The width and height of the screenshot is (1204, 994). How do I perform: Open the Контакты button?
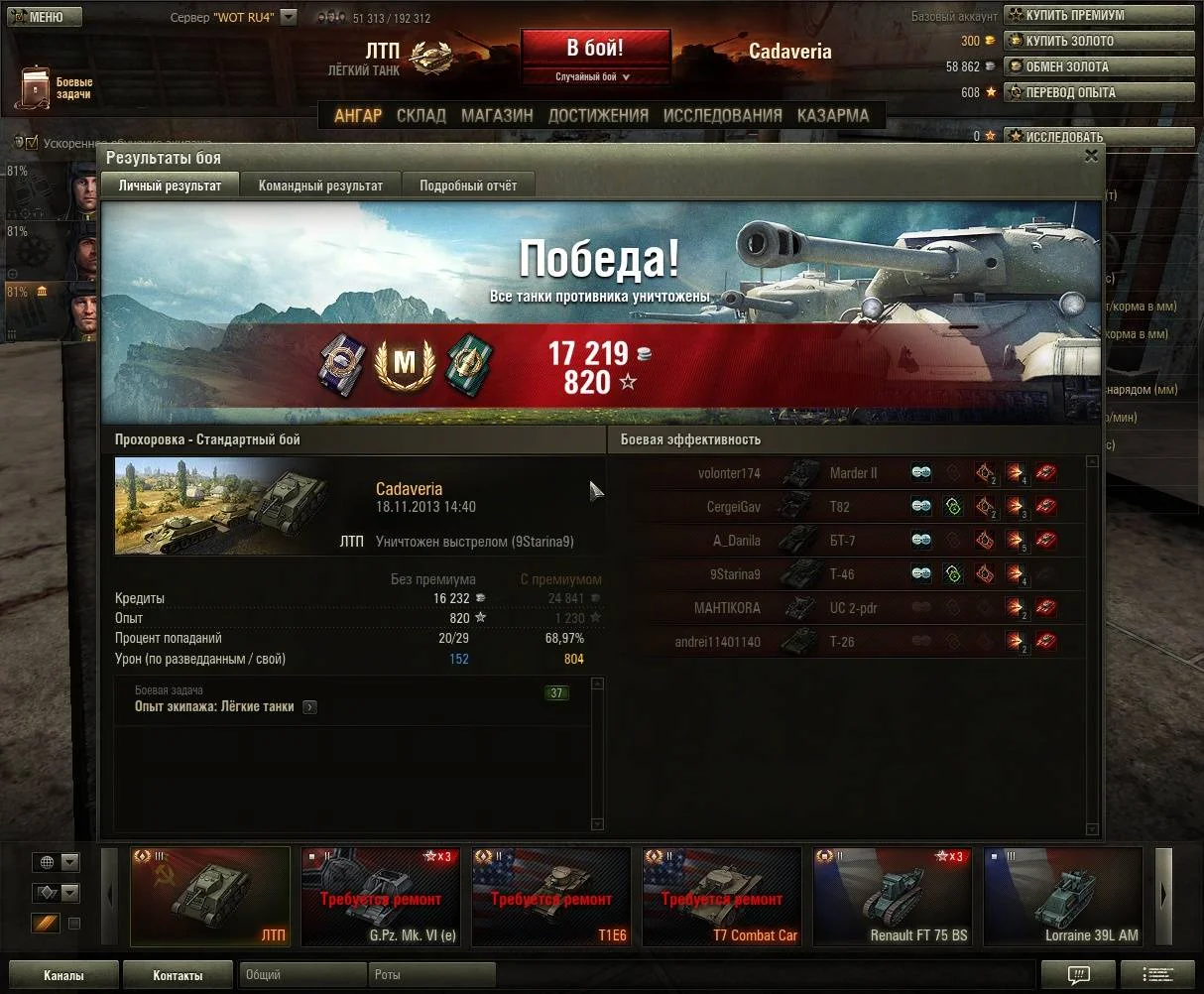(178, 975)
